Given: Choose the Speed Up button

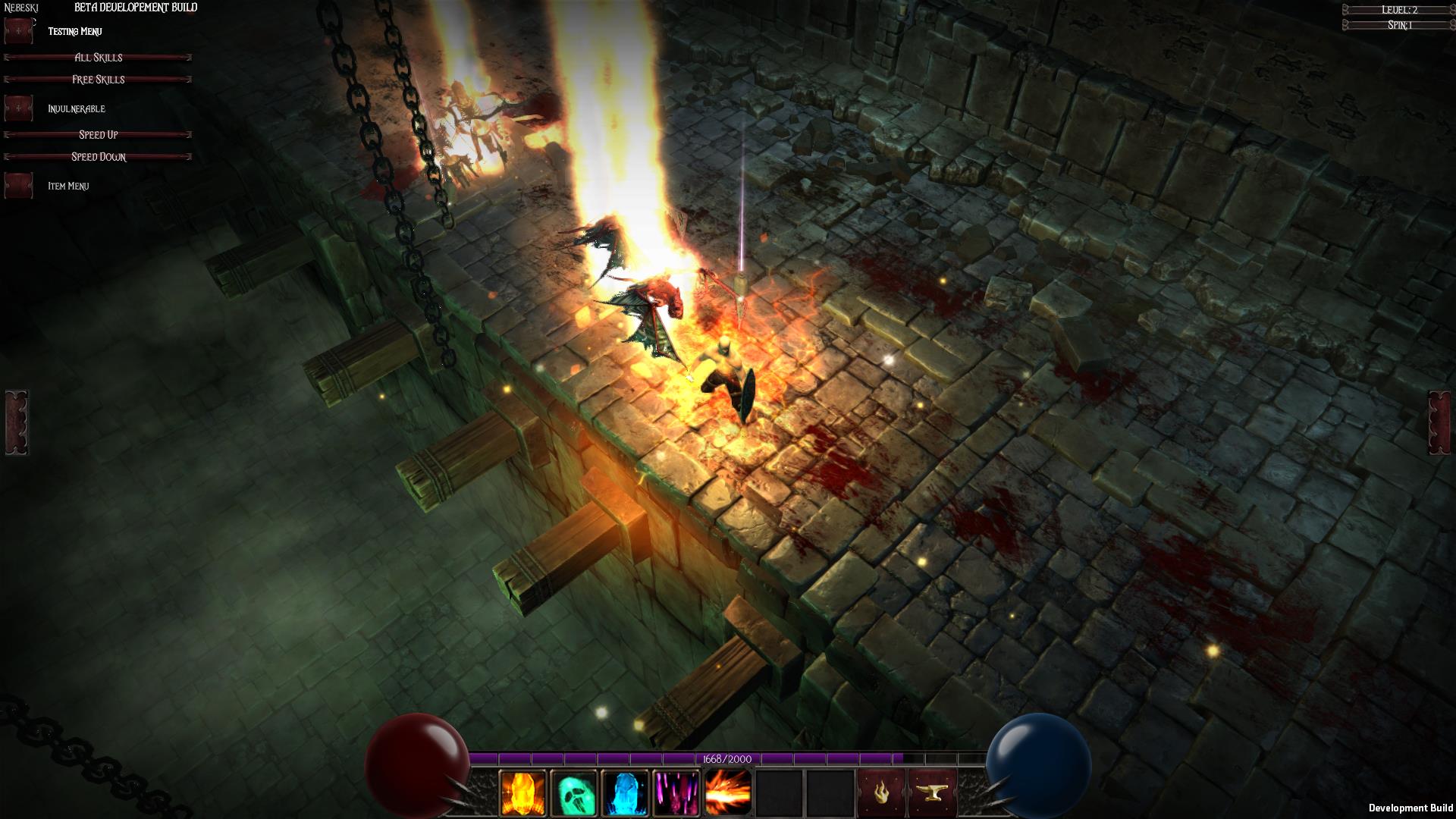Looking at the screenshot, I should coord(98,135).
